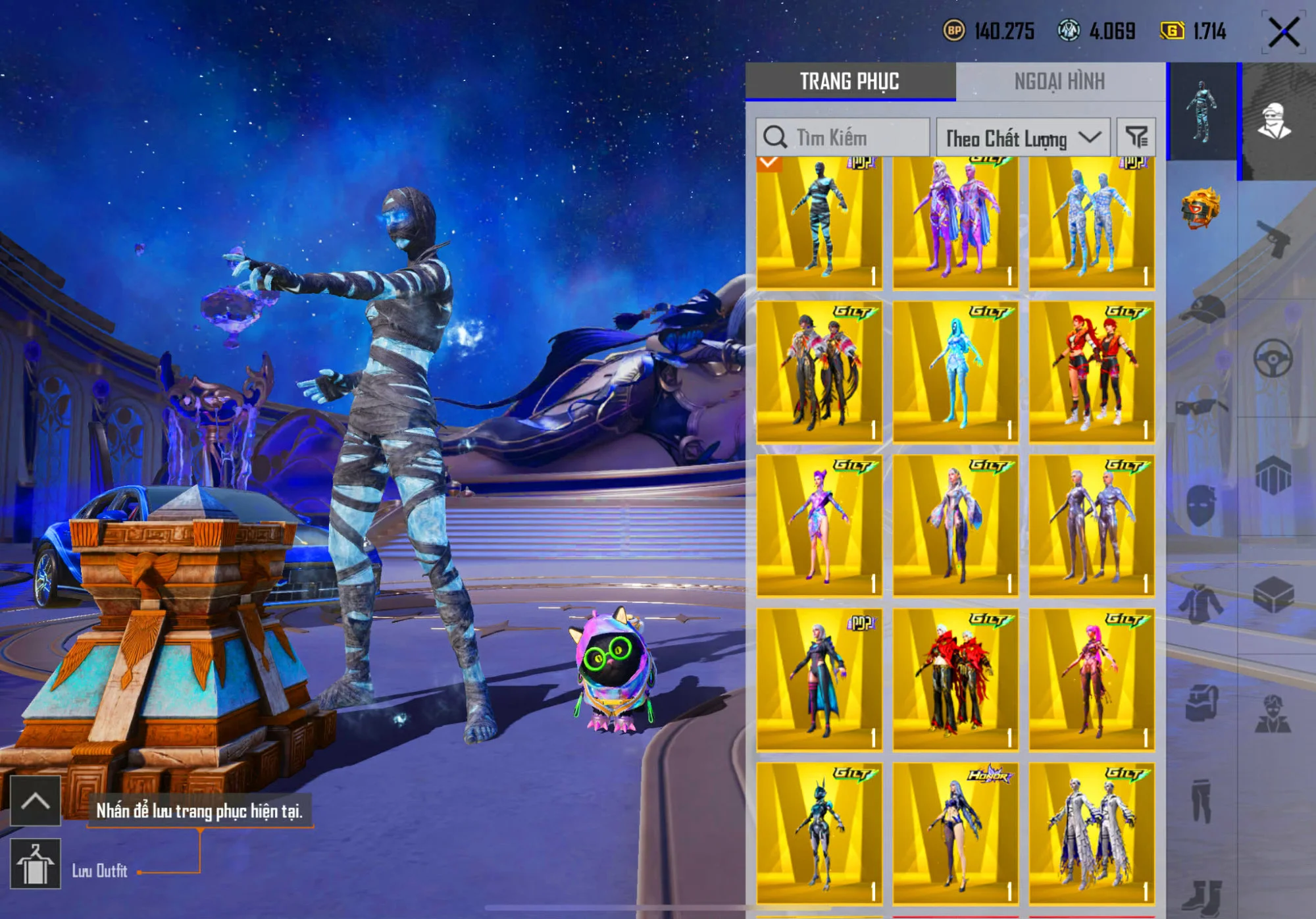Expand the panel with the up-arrow button

pos(36,801)
